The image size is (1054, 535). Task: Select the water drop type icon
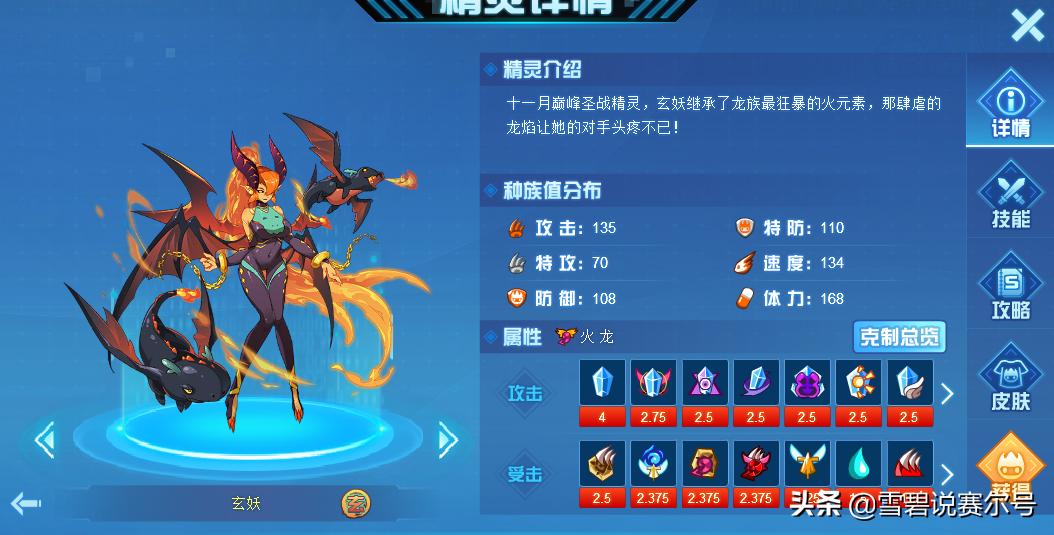click(x=858, y=465)
